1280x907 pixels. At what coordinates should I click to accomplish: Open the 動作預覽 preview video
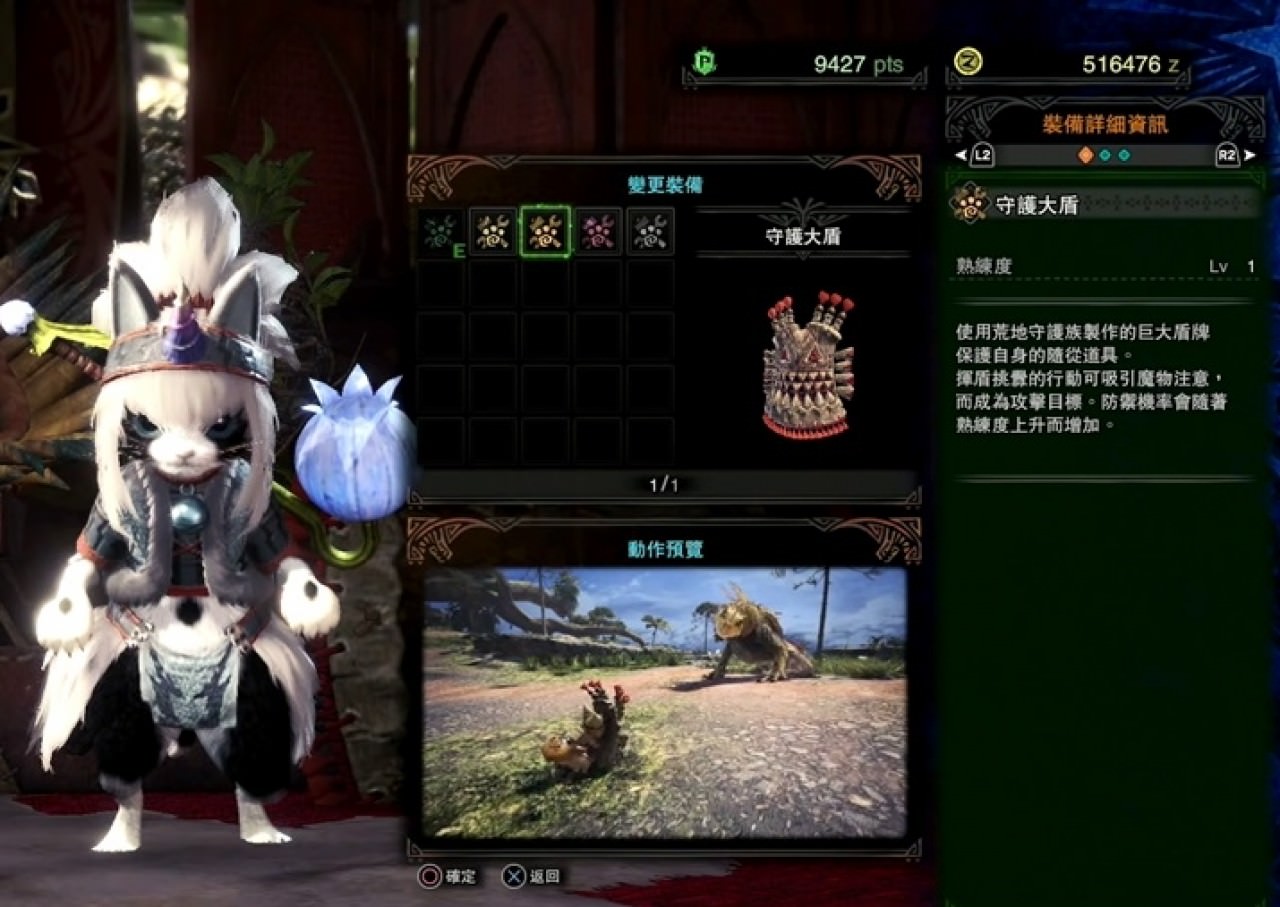pos(664,701)
